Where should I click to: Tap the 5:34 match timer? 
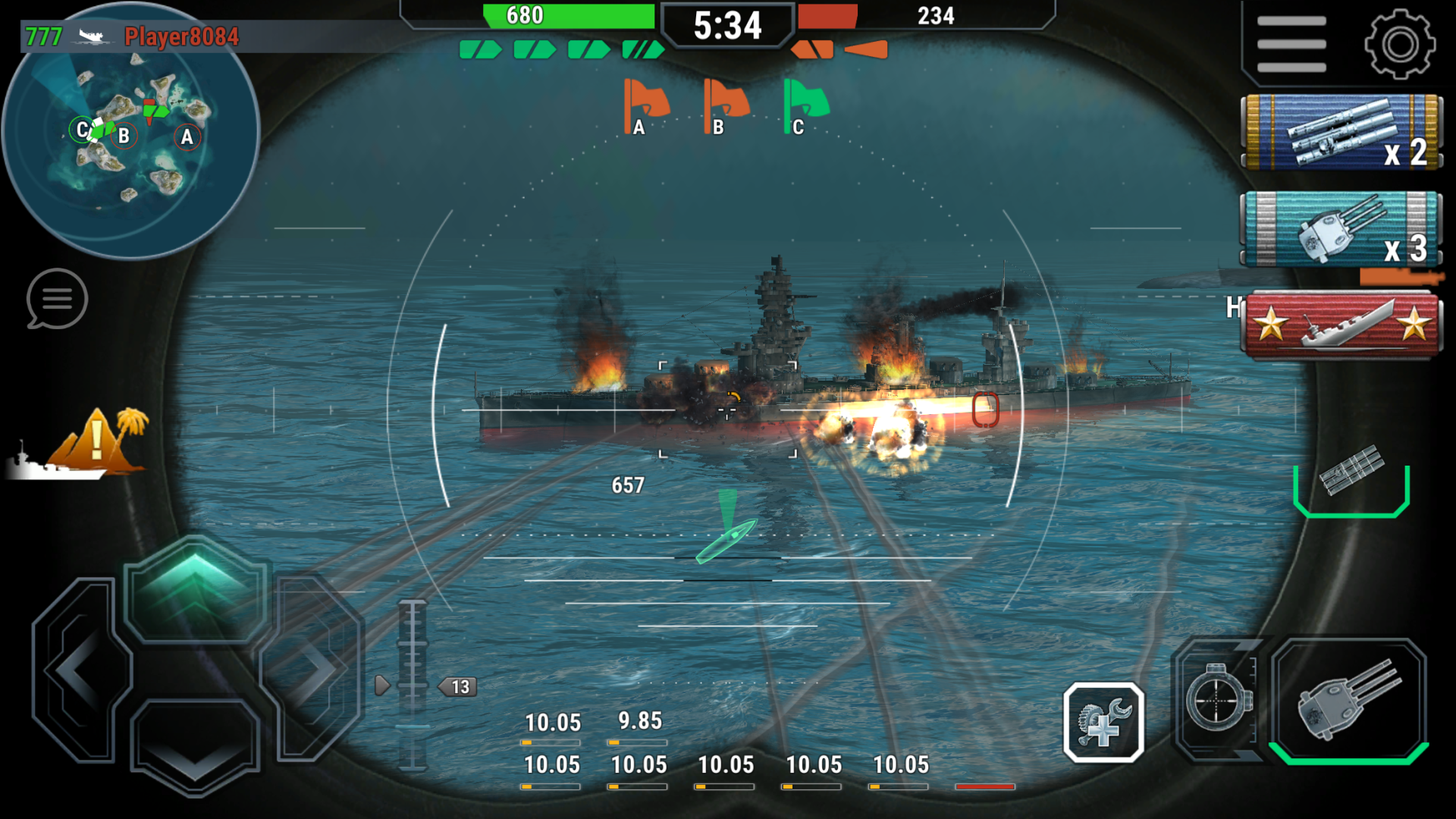[730, 24]
